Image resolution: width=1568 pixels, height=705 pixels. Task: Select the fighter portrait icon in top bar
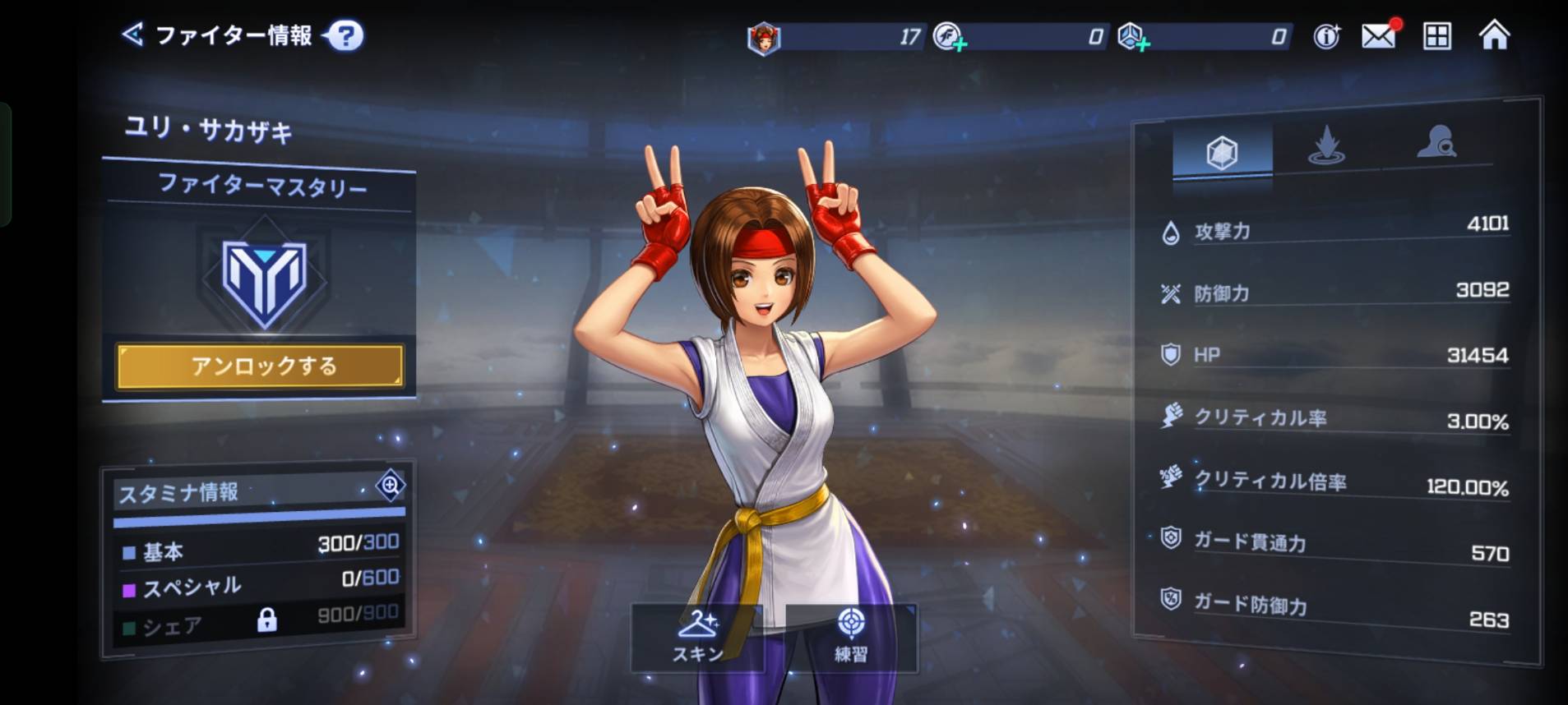pos(764,39)
